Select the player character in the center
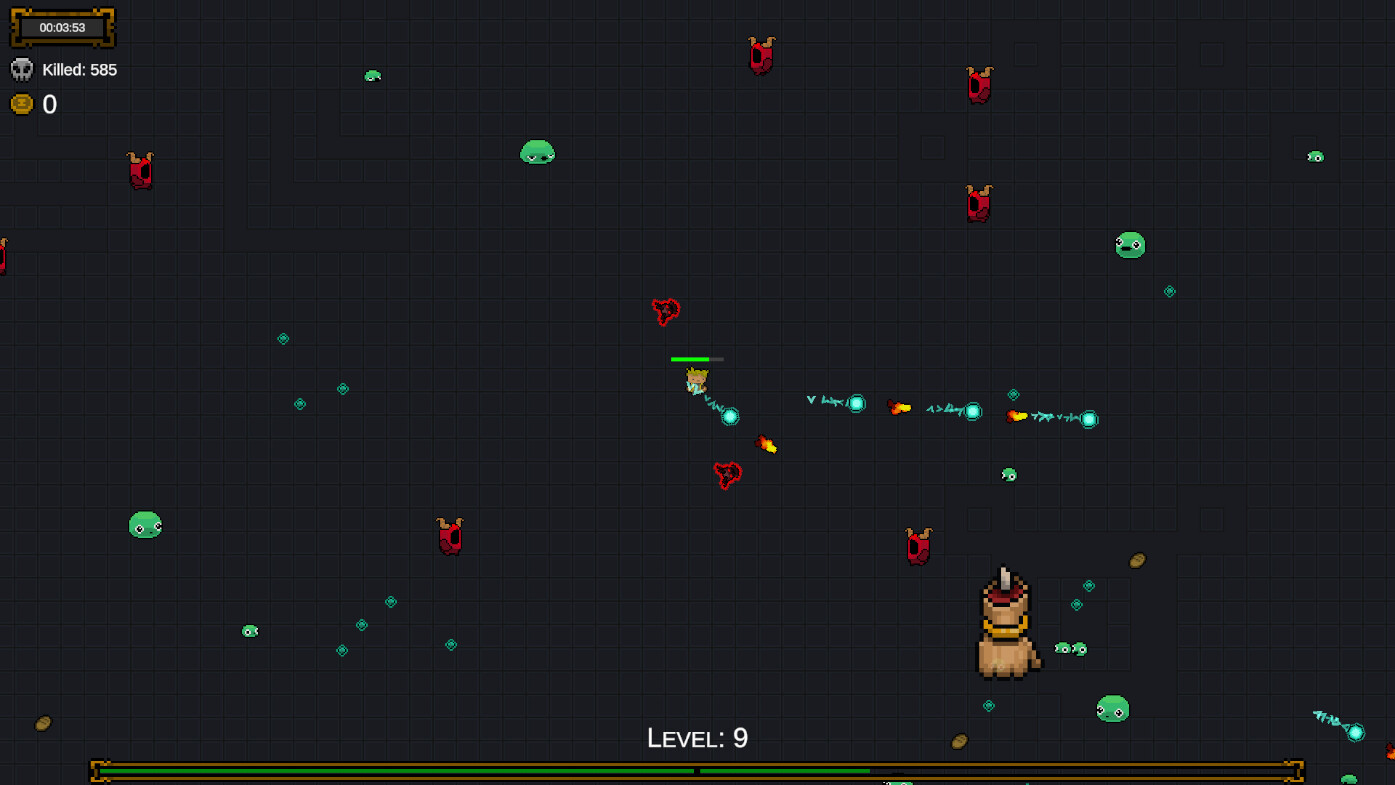The image size is (1395, 785). click(697, 380)
